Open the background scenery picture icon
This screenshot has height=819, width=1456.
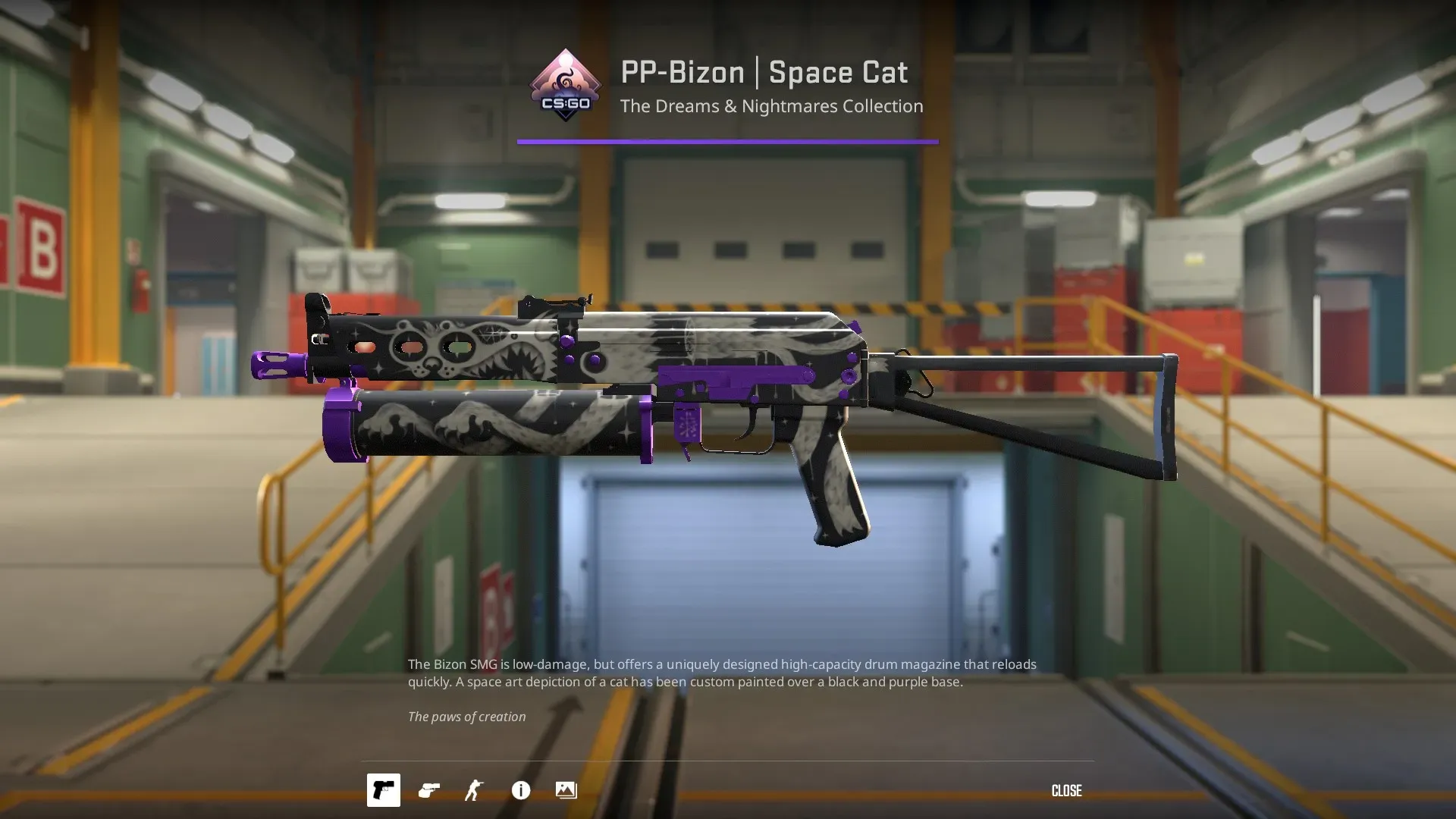[566, 790]
